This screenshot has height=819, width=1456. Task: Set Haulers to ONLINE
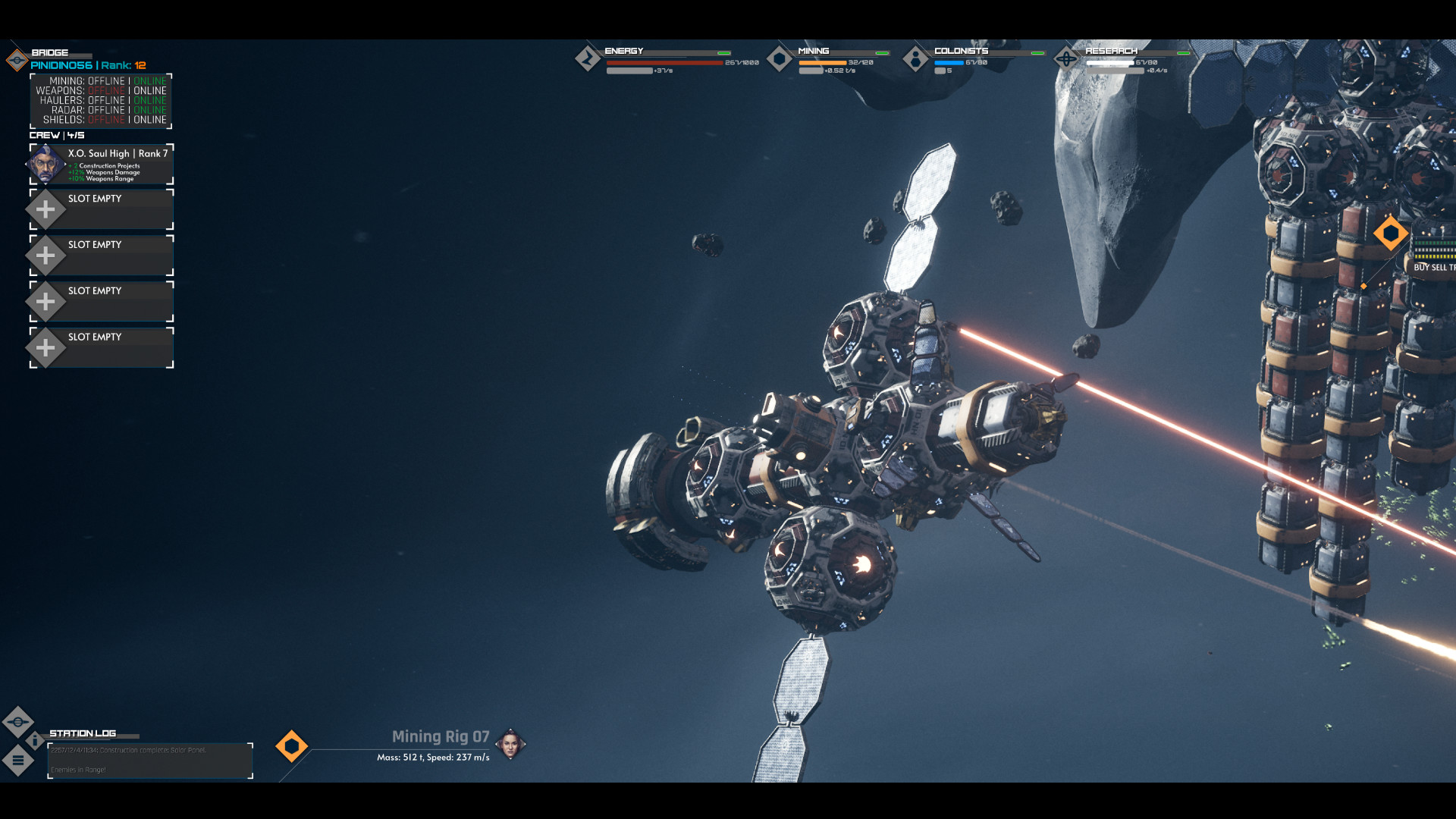(149, 100)
